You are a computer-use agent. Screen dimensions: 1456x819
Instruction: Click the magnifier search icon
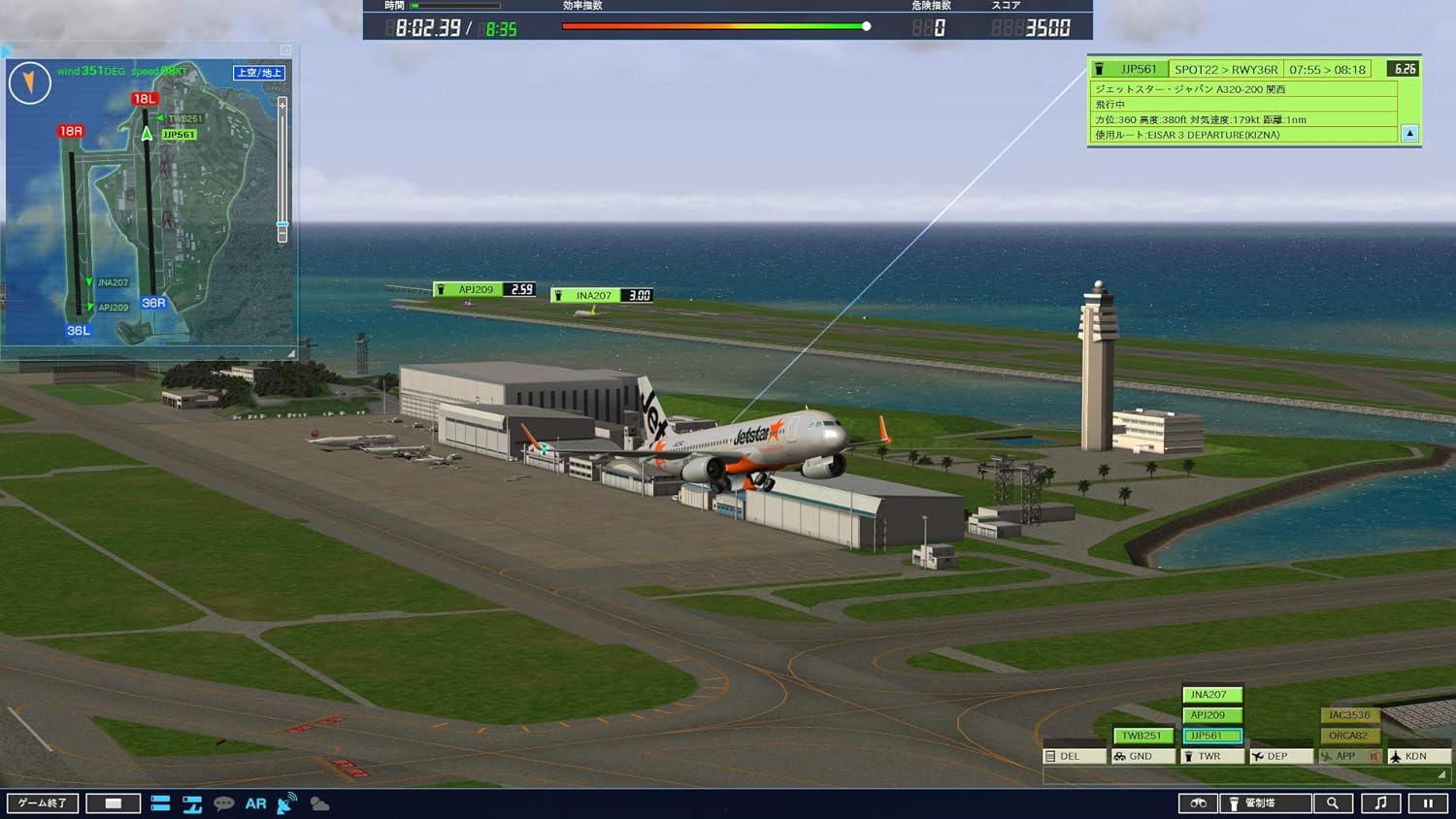pos(1333,803)
